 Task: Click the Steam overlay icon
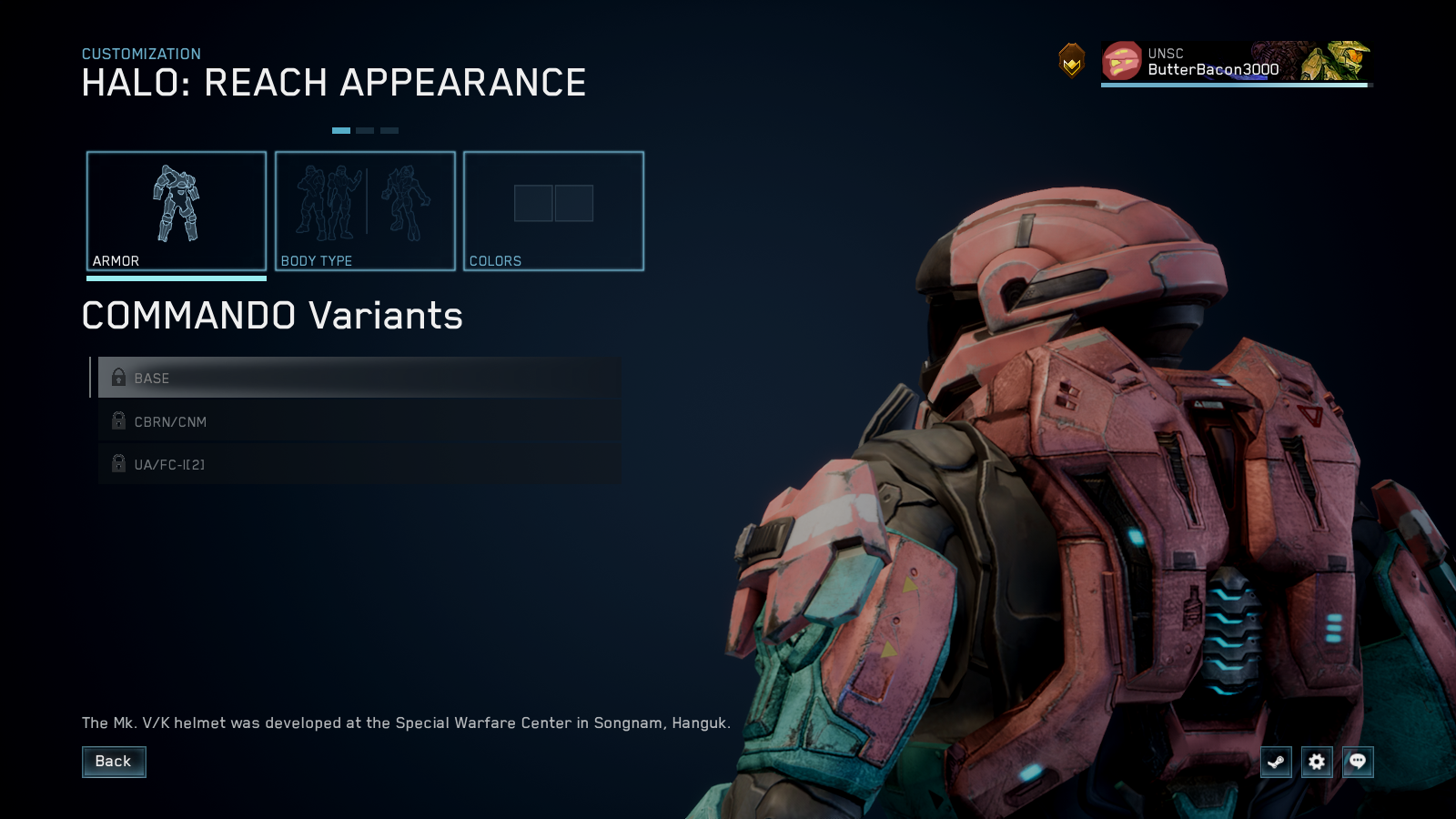click(1276, 763)
